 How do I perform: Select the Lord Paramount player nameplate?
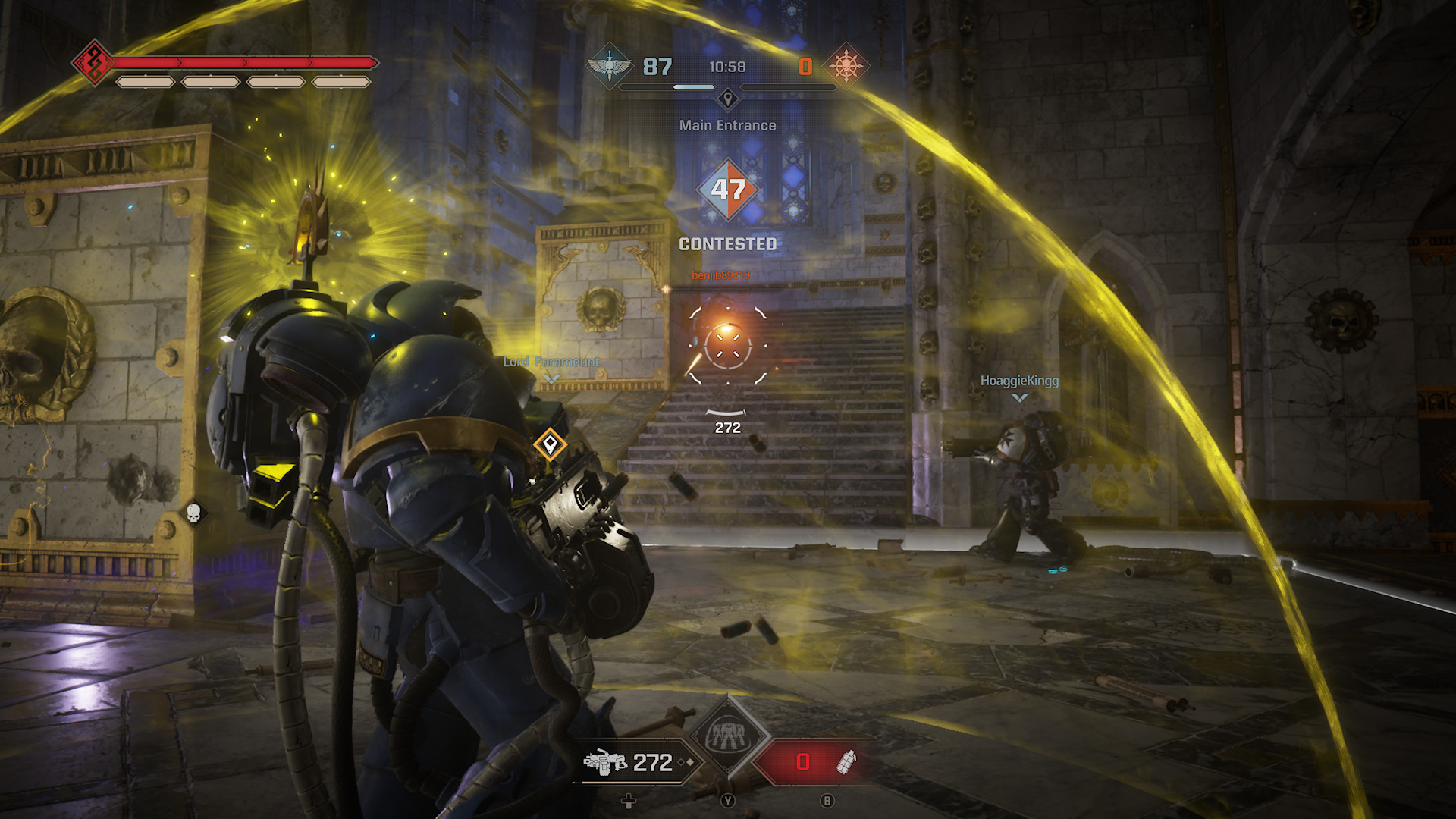[551, 362]
